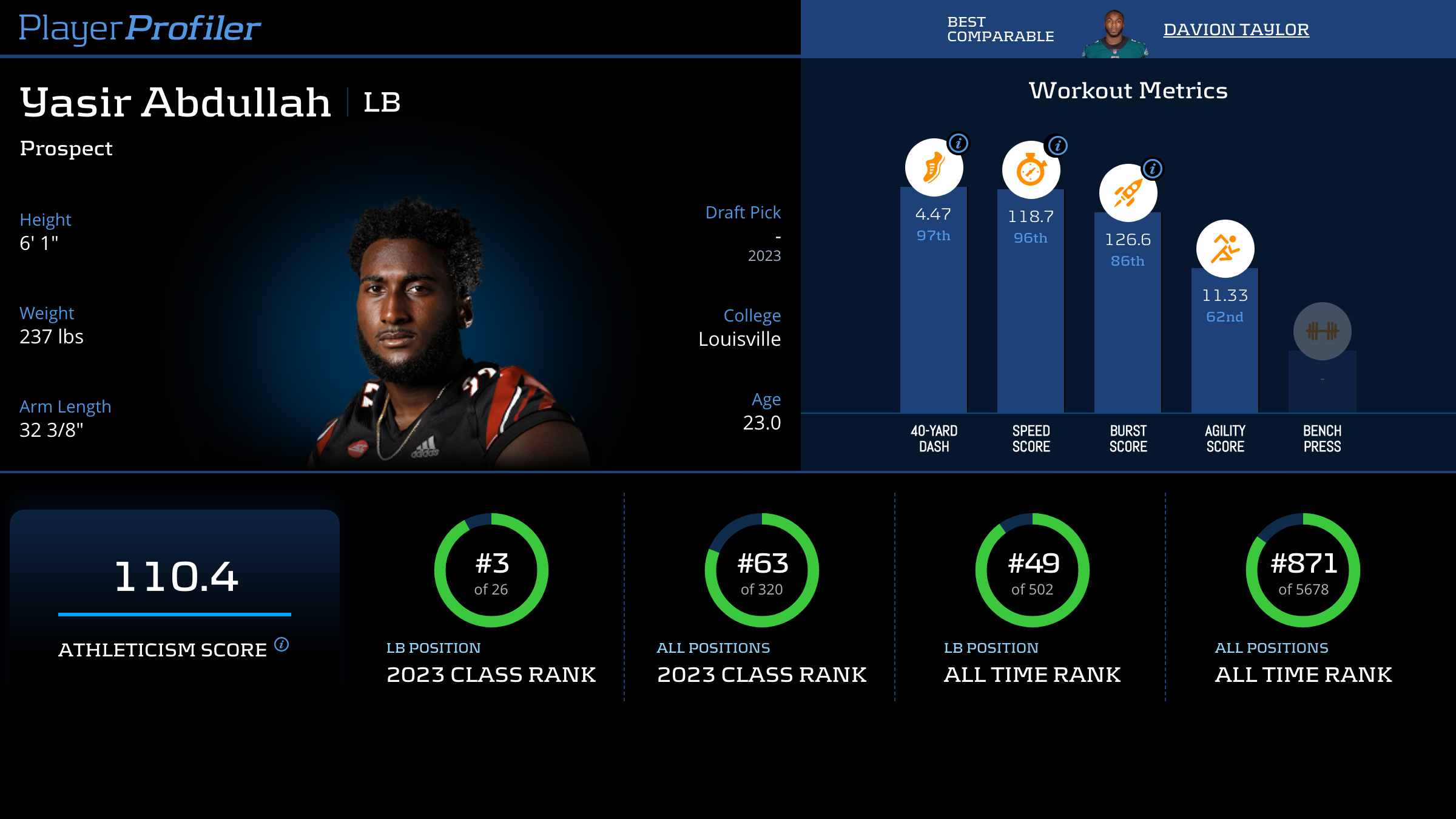Open the Speed Score info icon
Viewport: 1456px width, 819px height.
coord(1057,146)
